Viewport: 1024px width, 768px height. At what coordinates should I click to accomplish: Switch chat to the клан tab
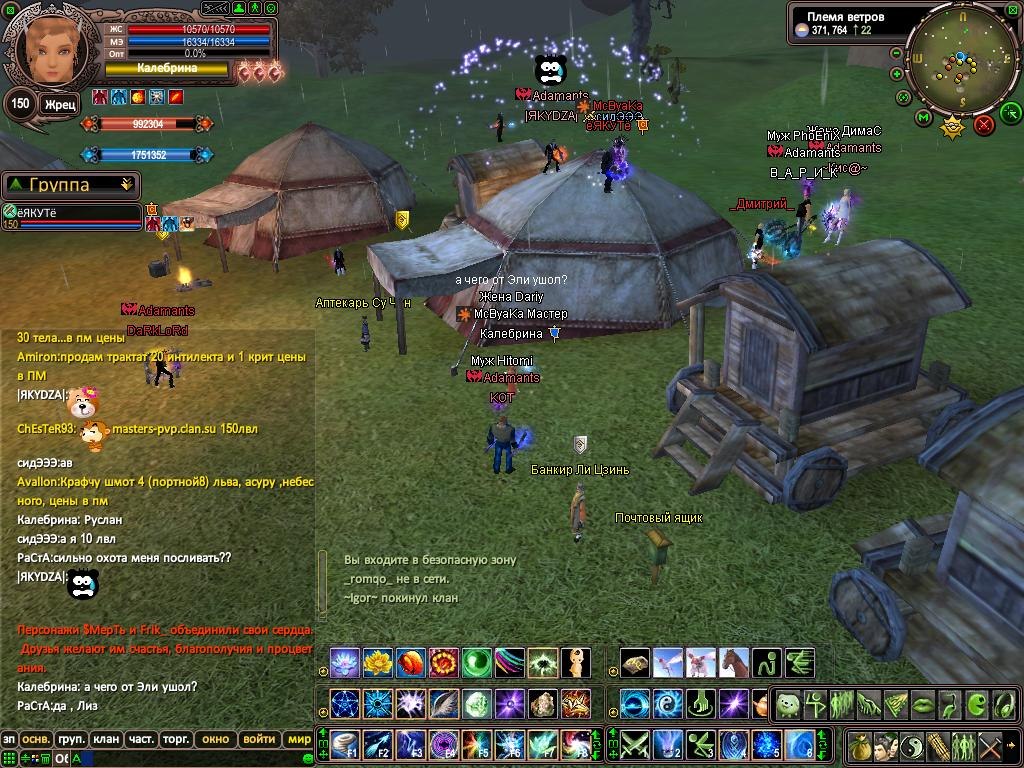click(x=105, y=740)
